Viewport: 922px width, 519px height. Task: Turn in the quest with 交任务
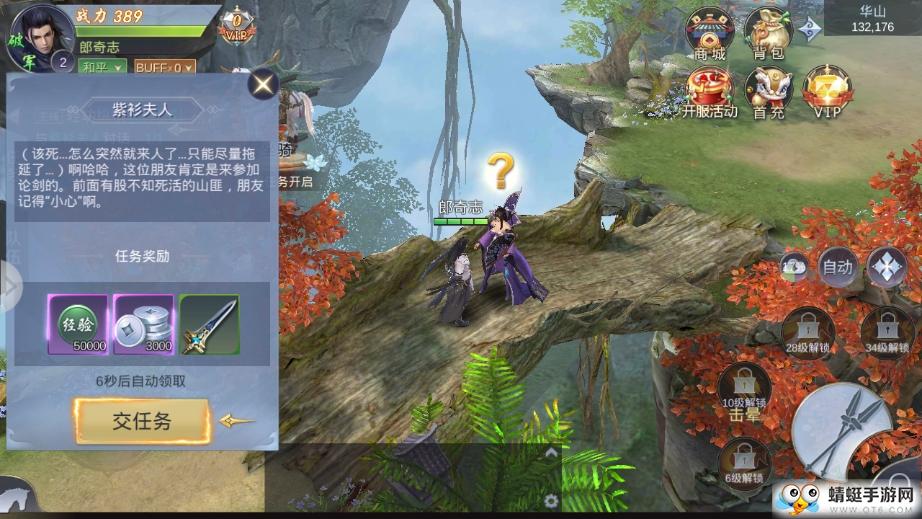[x=141, y=421]
